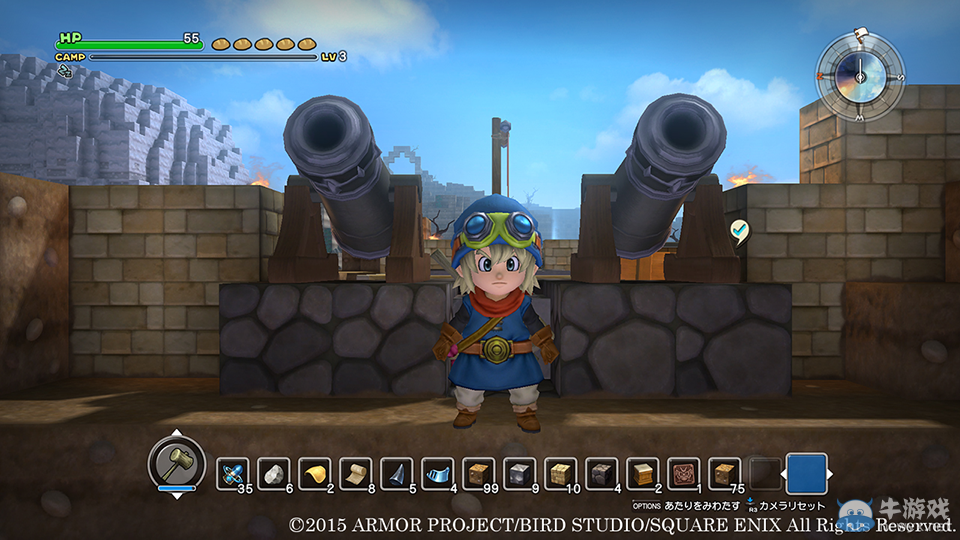Choose the blue goggles item slot
Image resolution: width=960 pixels, height=540 pixels.
pyautogui.click(x=438, y=473)
